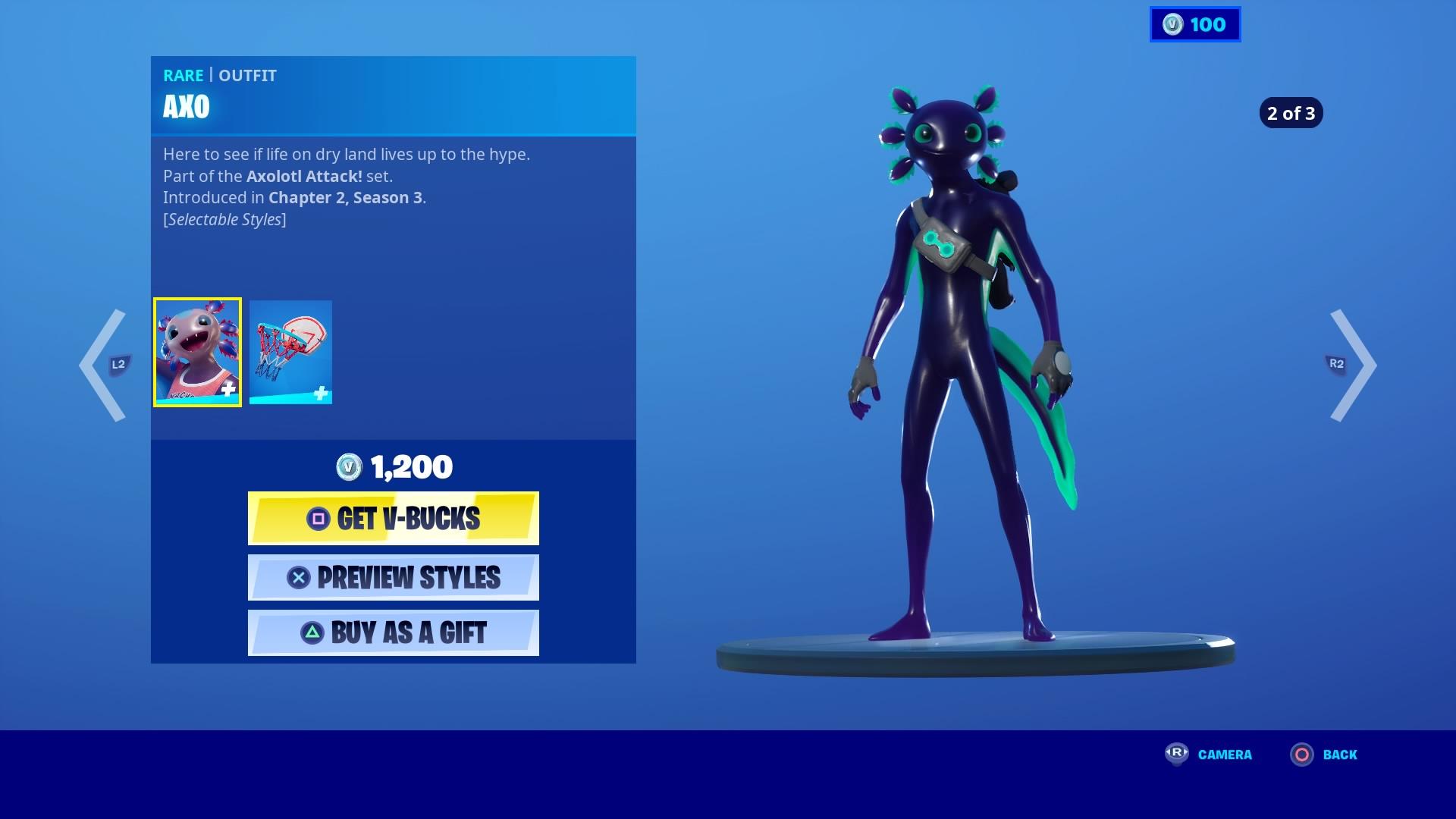Click the V-Bucks icon next to the 1,200 price
1456x819 pixels.
pos(349,467)
